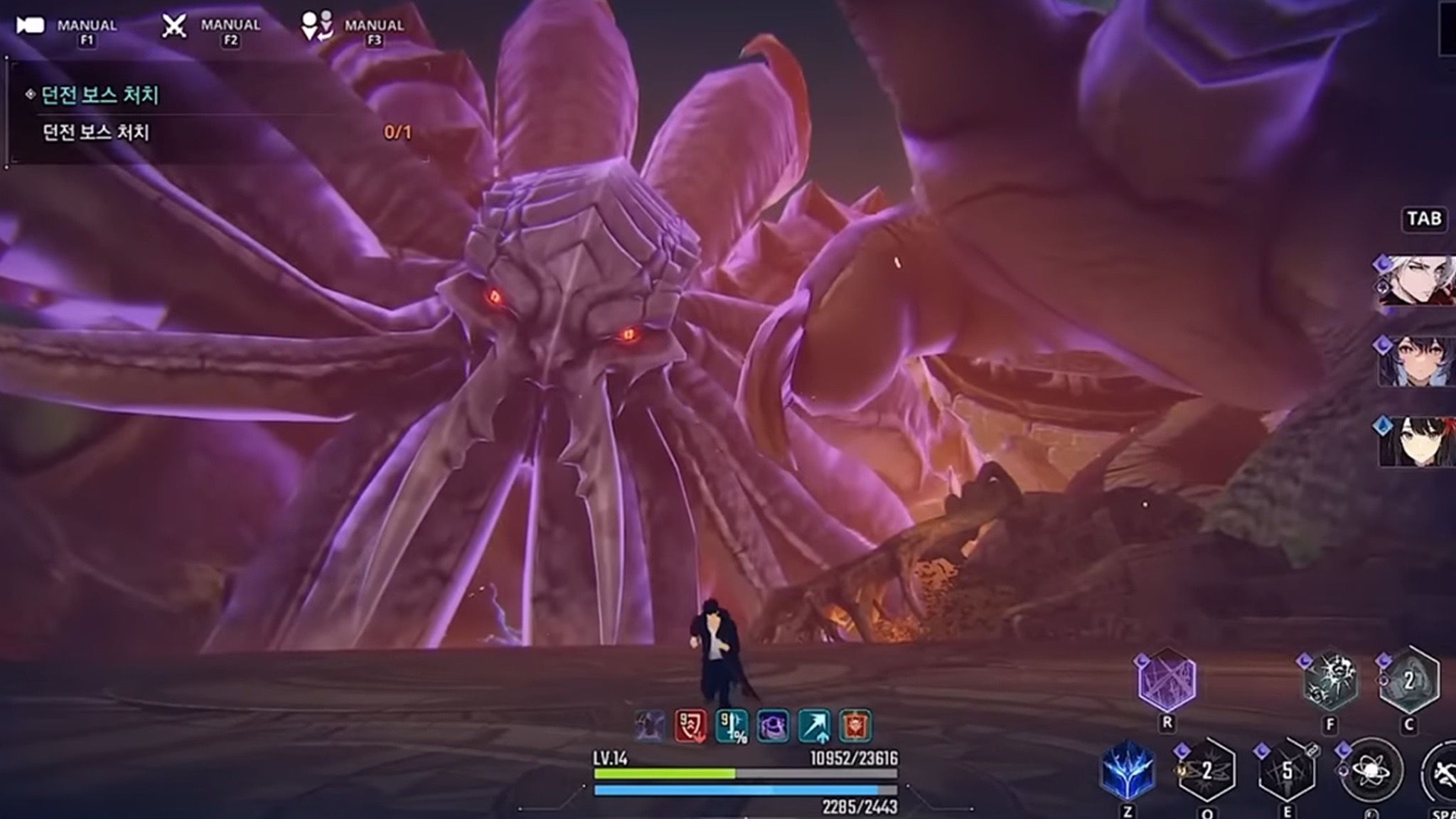Toggle the crossed-swords auto-combat mode
The image size is (1456, 819).
[x=174, y=26]
